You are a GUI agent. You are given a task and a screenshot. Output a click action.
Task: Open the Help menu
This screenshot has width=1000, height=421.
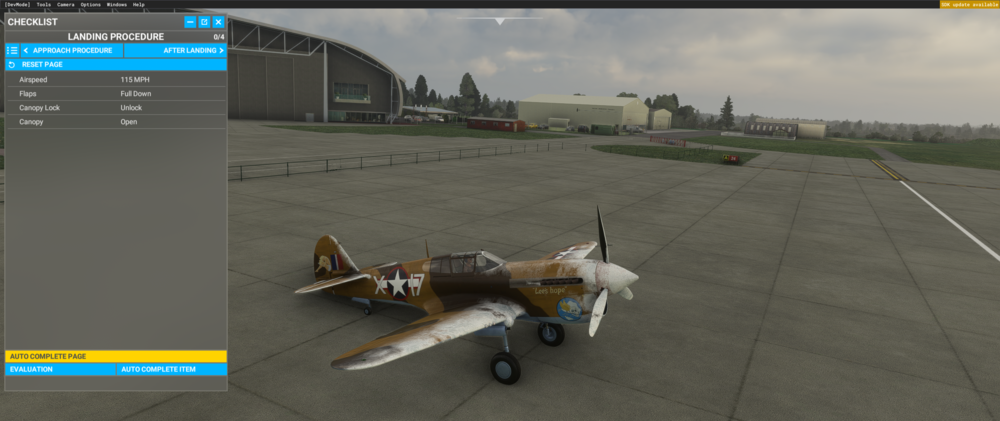point(139,4)
